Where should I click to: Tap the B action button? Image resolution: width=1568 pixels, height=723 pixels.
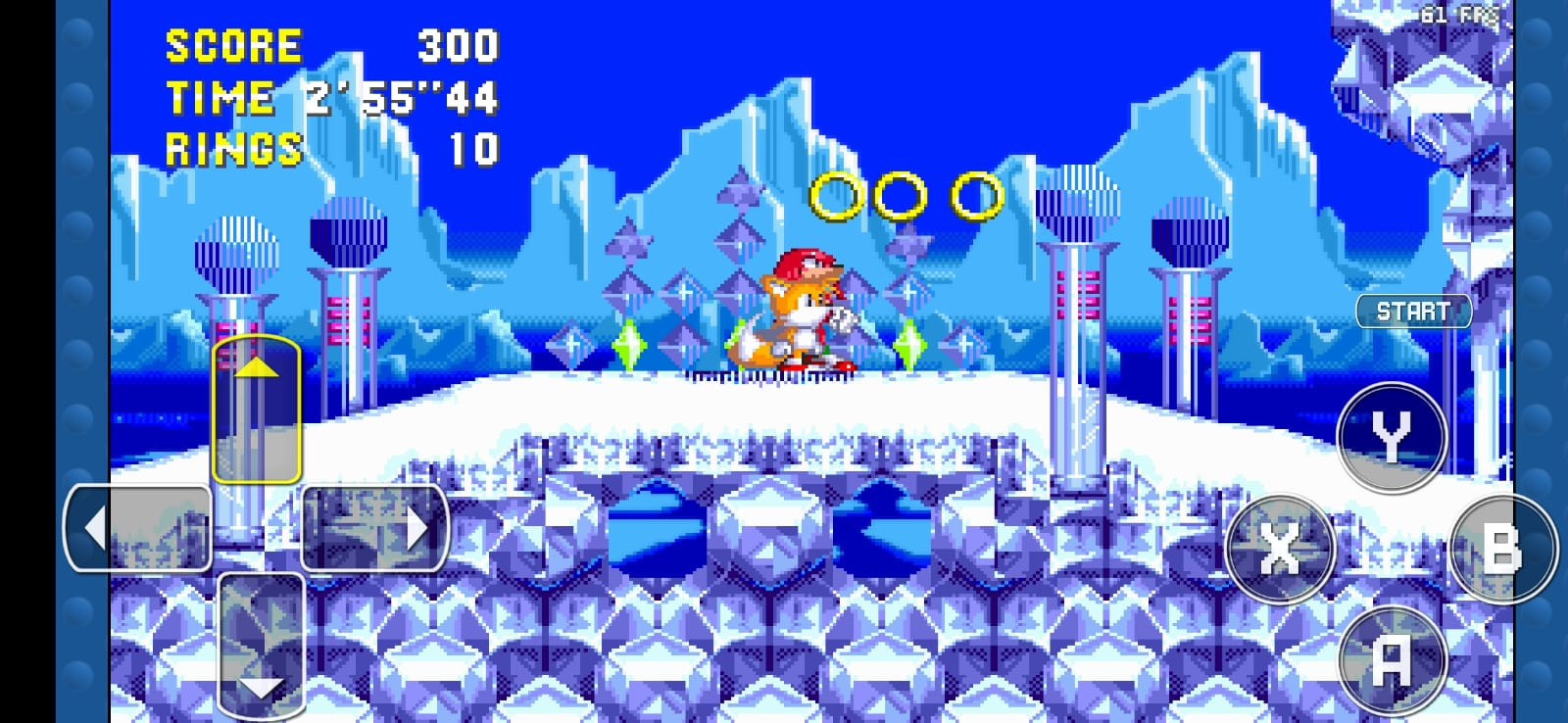[x=1499, y=550]
